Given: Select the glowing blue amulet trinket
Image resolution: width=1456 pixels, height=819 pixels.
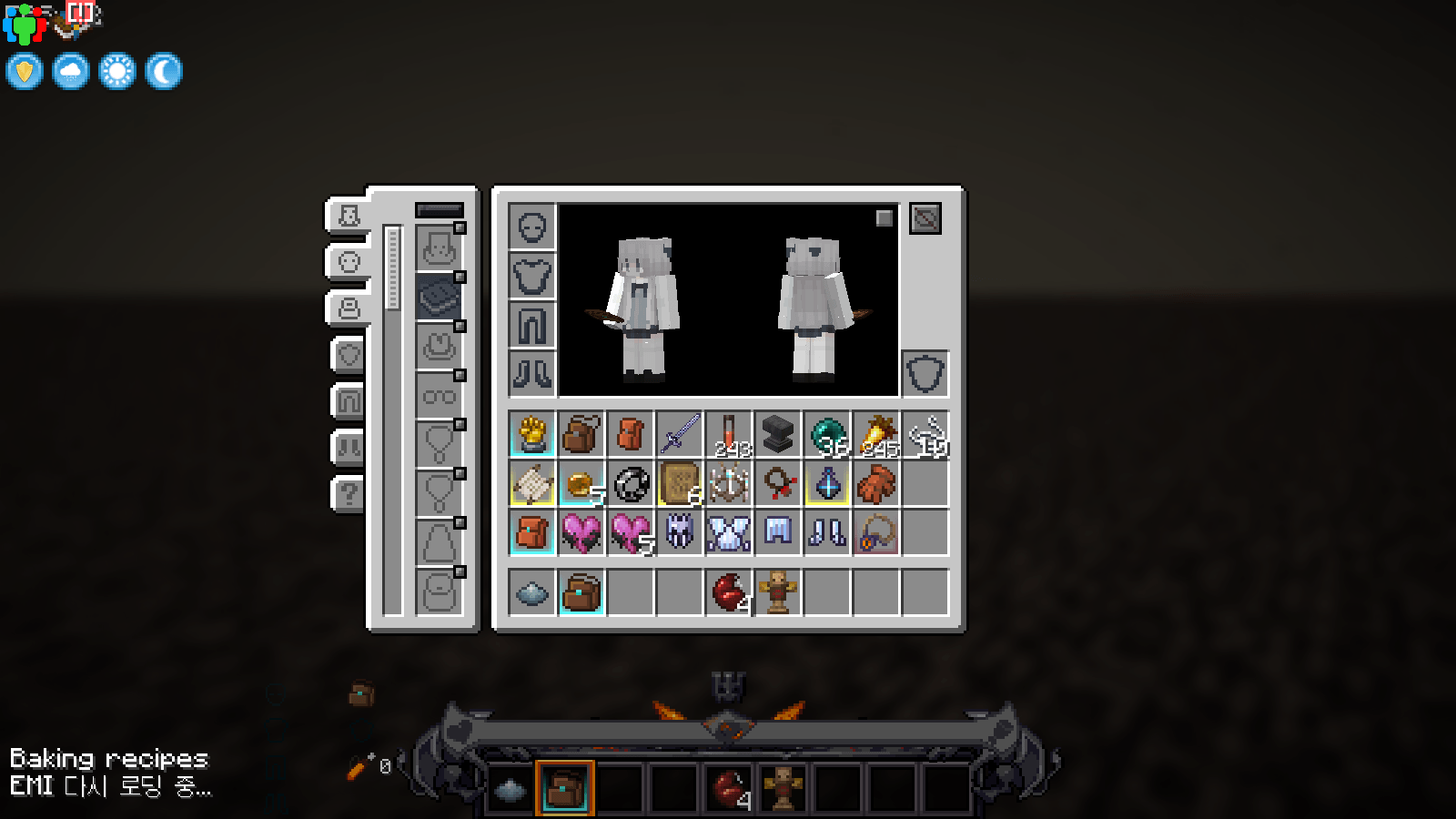Looking at the screenshot, I should 827,484.
